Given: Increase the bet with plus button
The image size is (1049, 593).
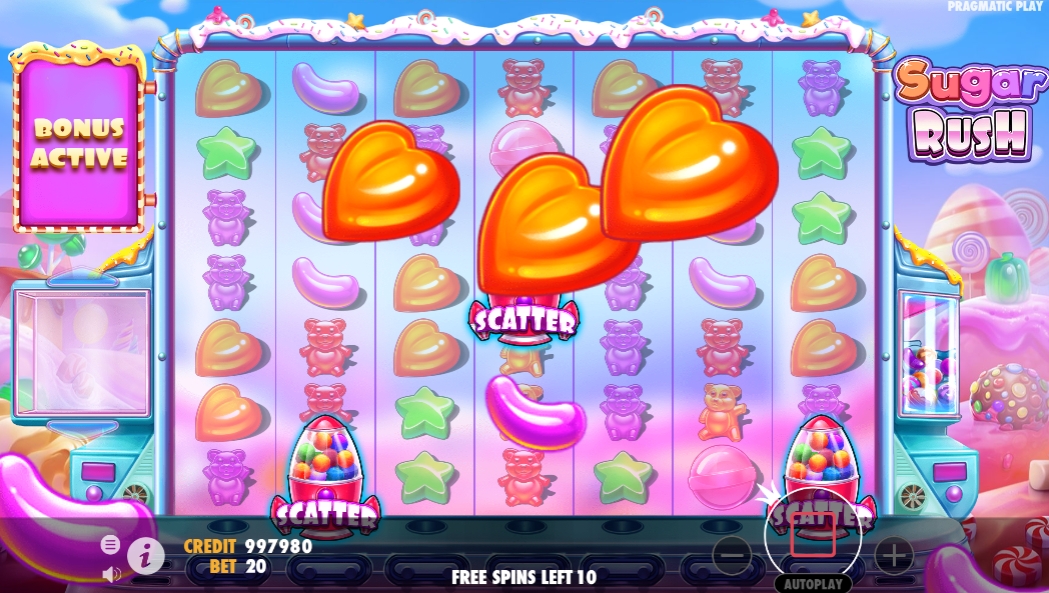Looking at the screenshot, I should click(893, 554).
